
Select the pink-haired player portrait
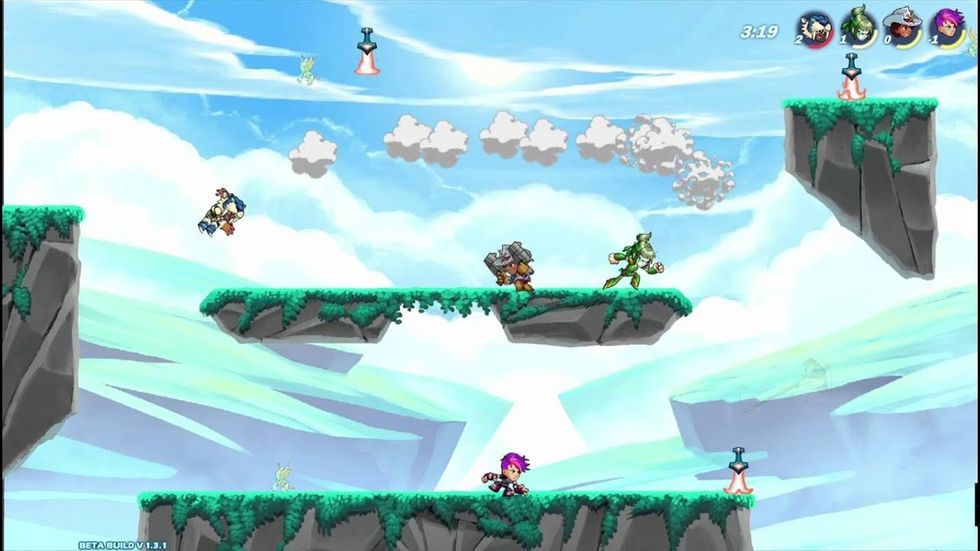point(946,27)
